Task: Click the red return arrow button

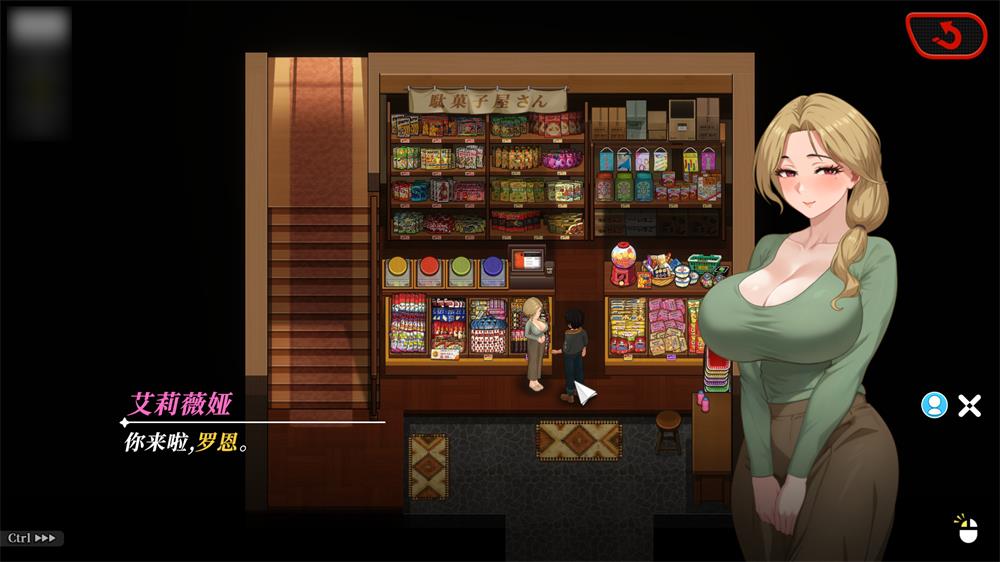Action: 945,36
